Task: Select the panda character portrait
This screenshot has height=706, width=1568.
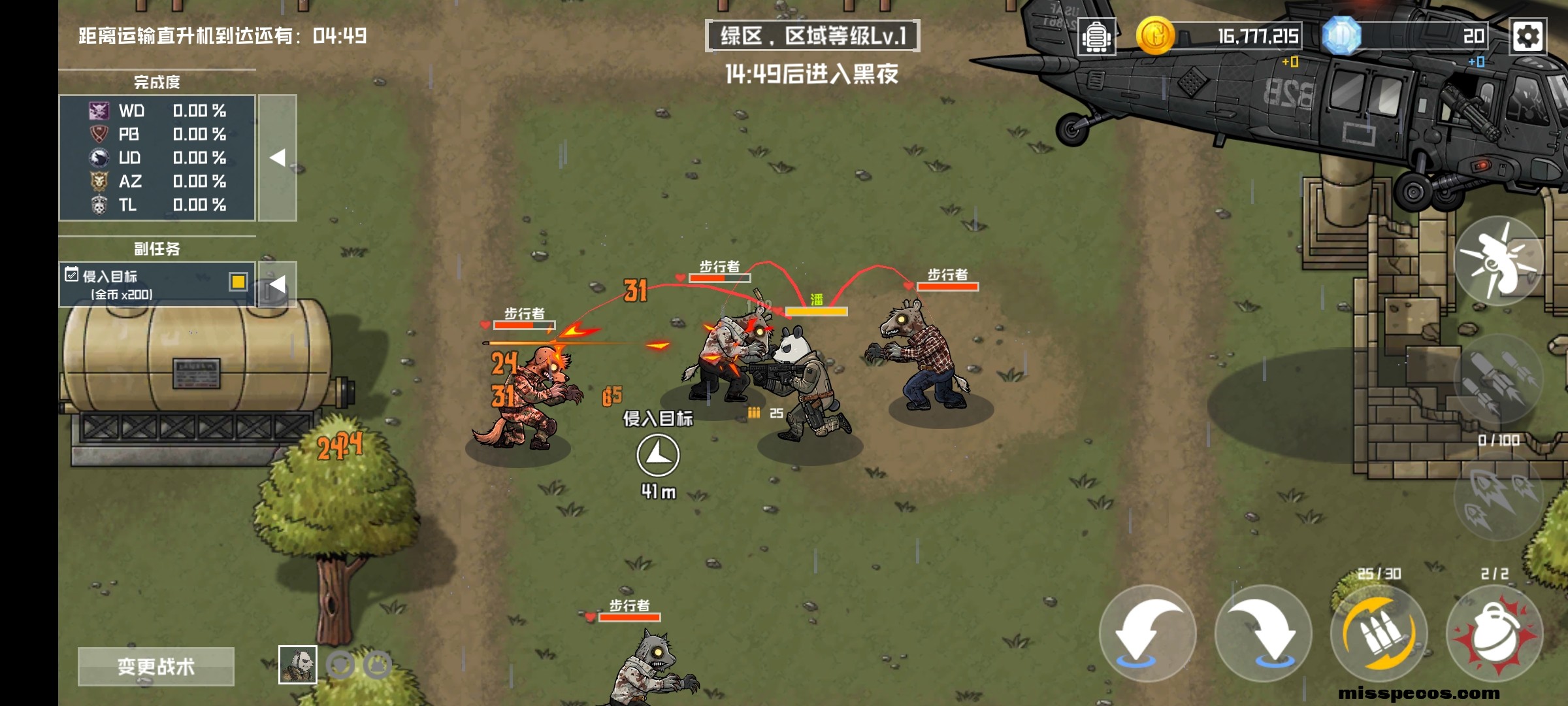Action: click(298, 665)
